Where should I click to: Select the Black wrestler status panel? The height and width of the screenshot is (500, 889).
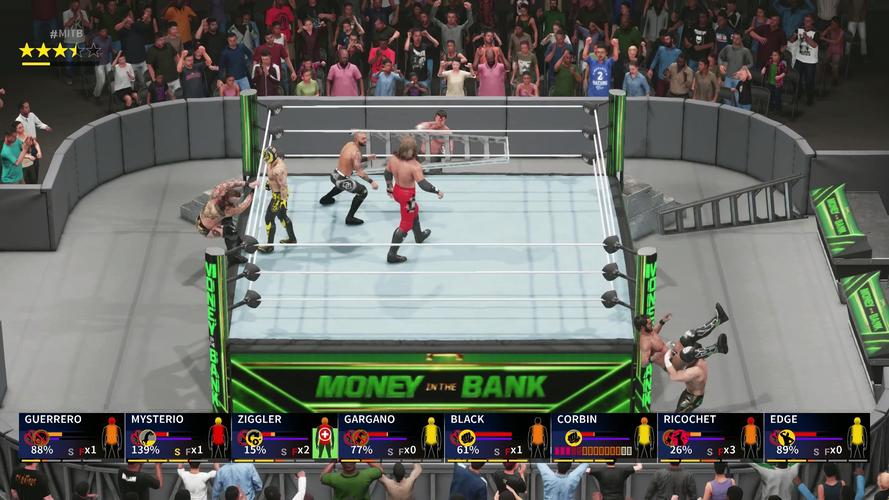497,437
